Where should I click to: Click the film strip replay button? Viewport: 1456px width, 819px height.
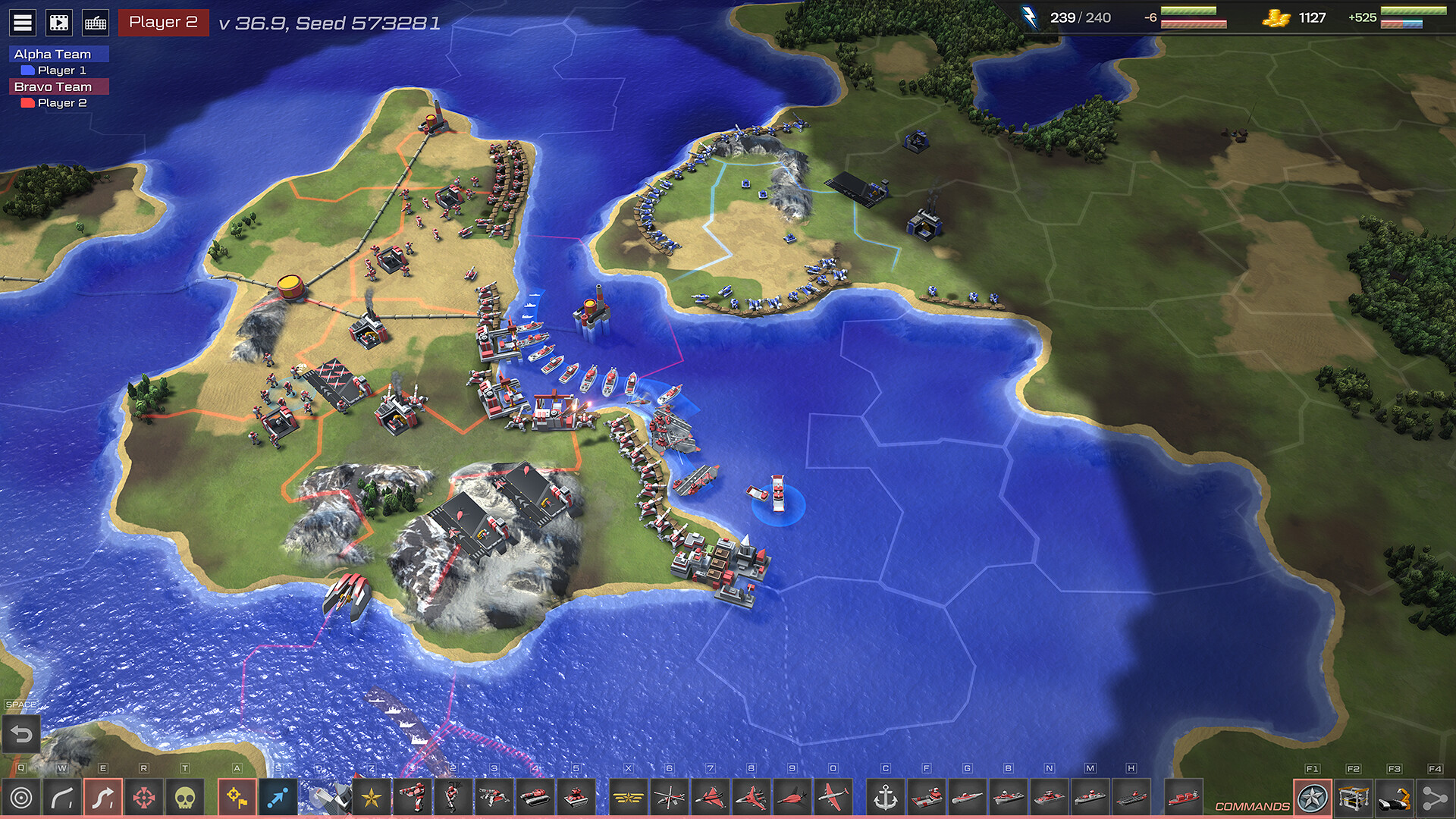coord(59,23)
